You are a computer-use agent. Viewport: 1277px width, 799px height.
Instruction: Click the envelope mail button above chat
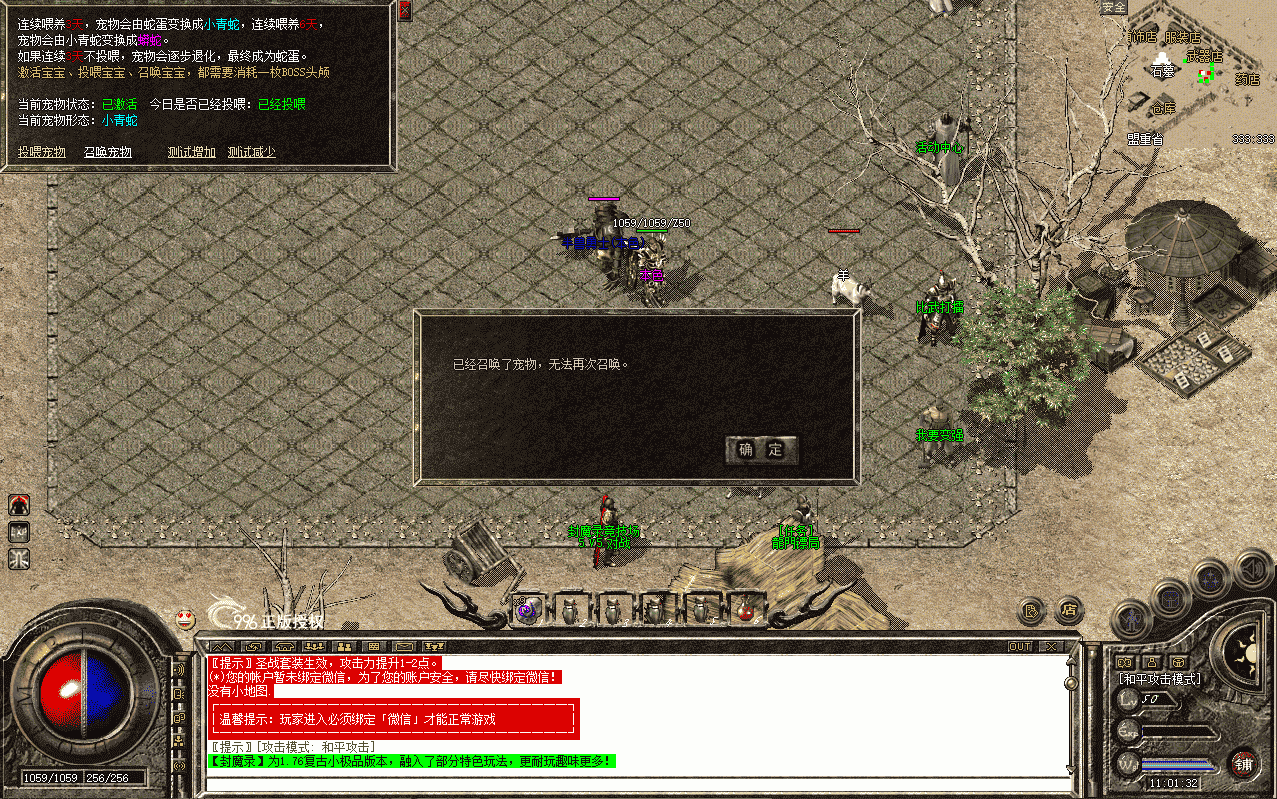(x=403, y=647)
